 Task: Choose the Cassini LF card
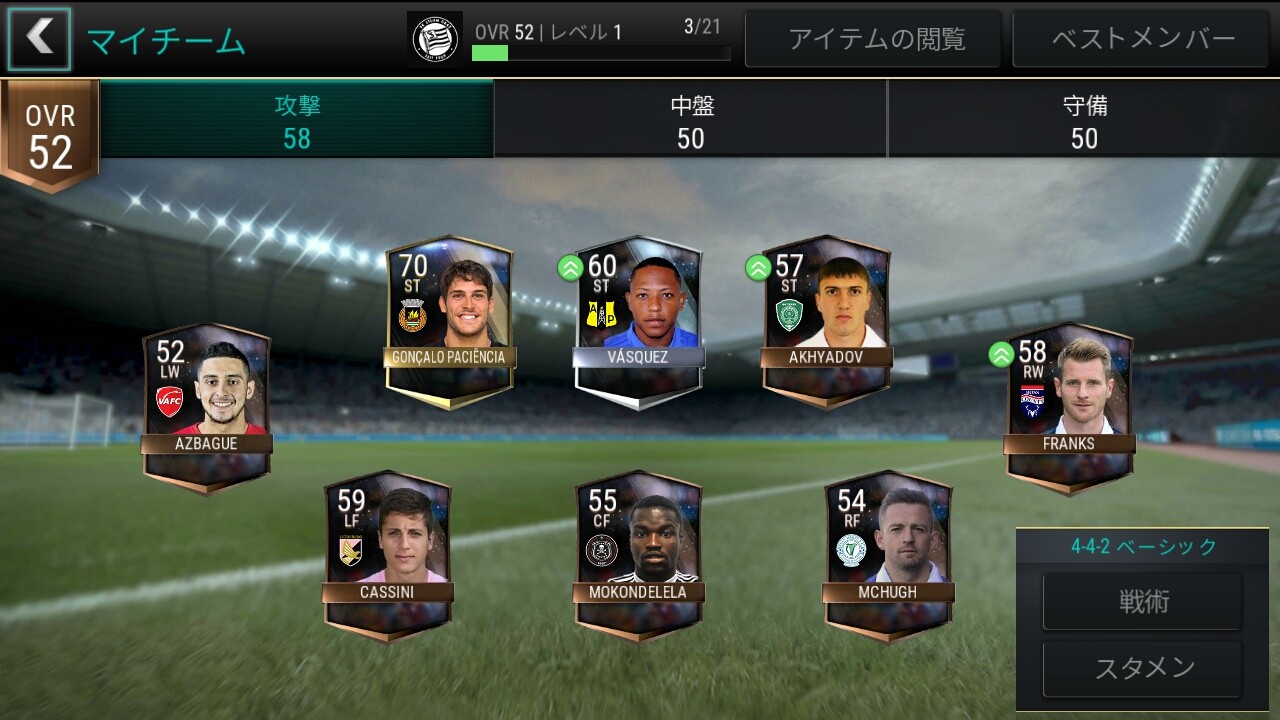[x=387, y=555]
